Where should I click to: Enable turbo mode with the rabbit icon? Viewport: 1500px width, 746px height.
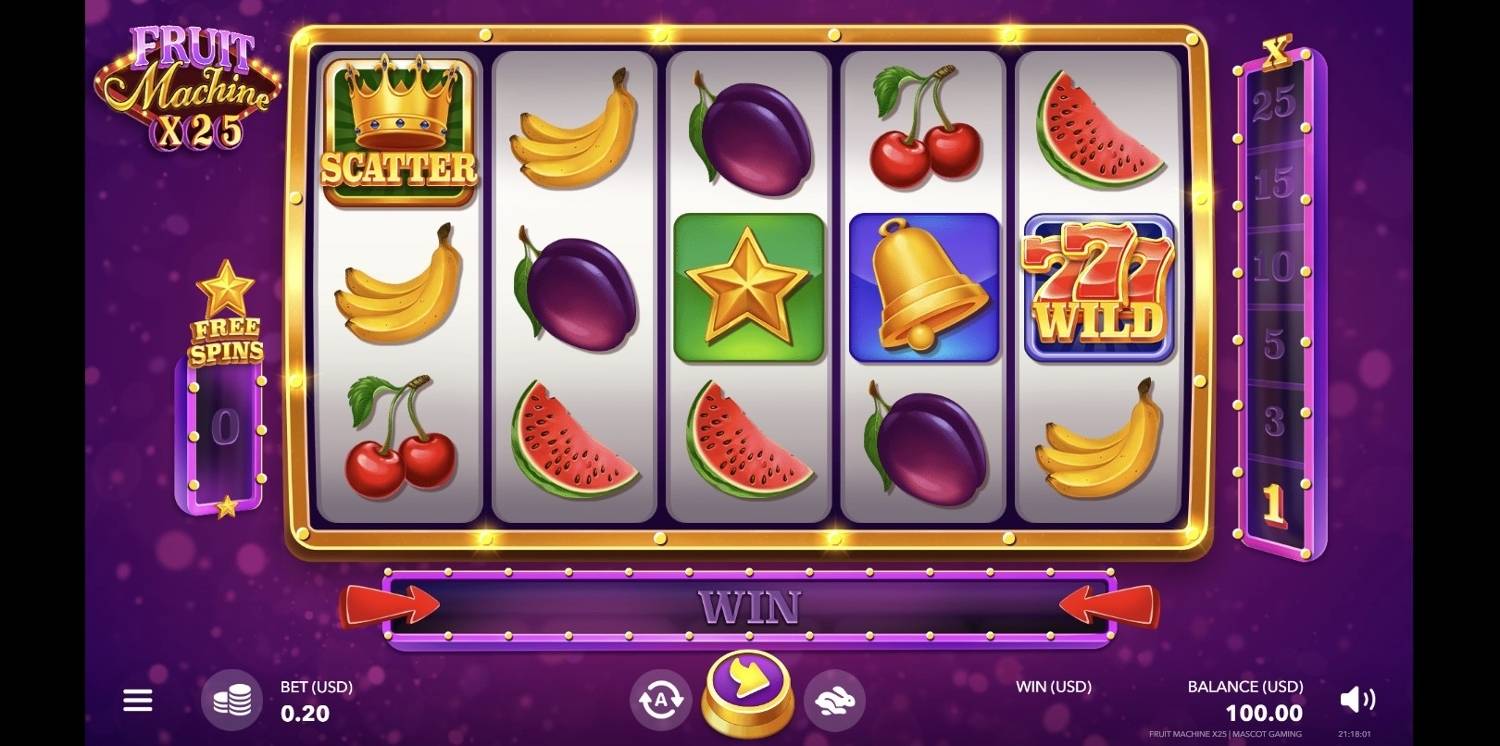pyautogui.click(x=834, y=700)
